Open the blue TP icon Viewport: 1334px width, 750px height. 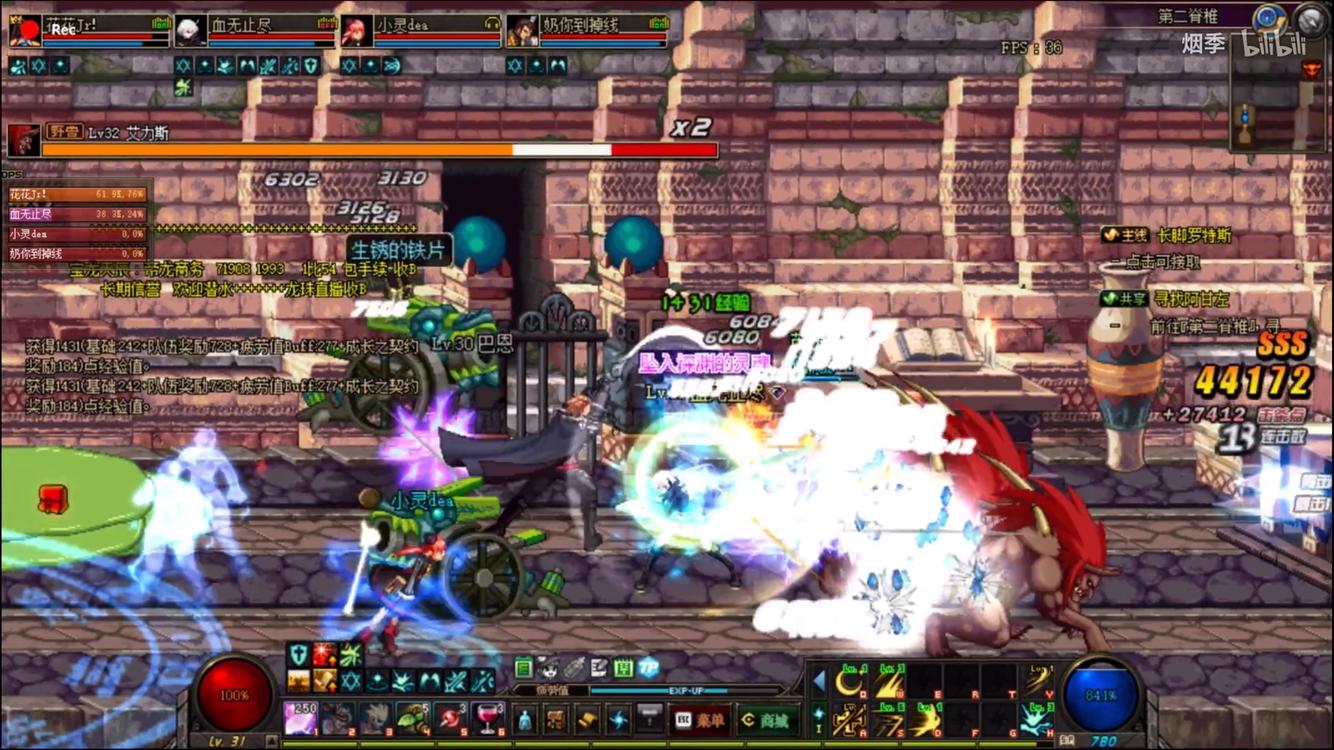(648, 667)
